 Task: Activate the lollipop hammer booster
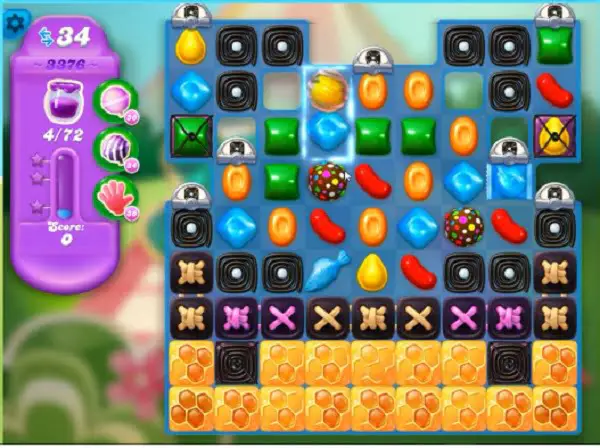112,101
